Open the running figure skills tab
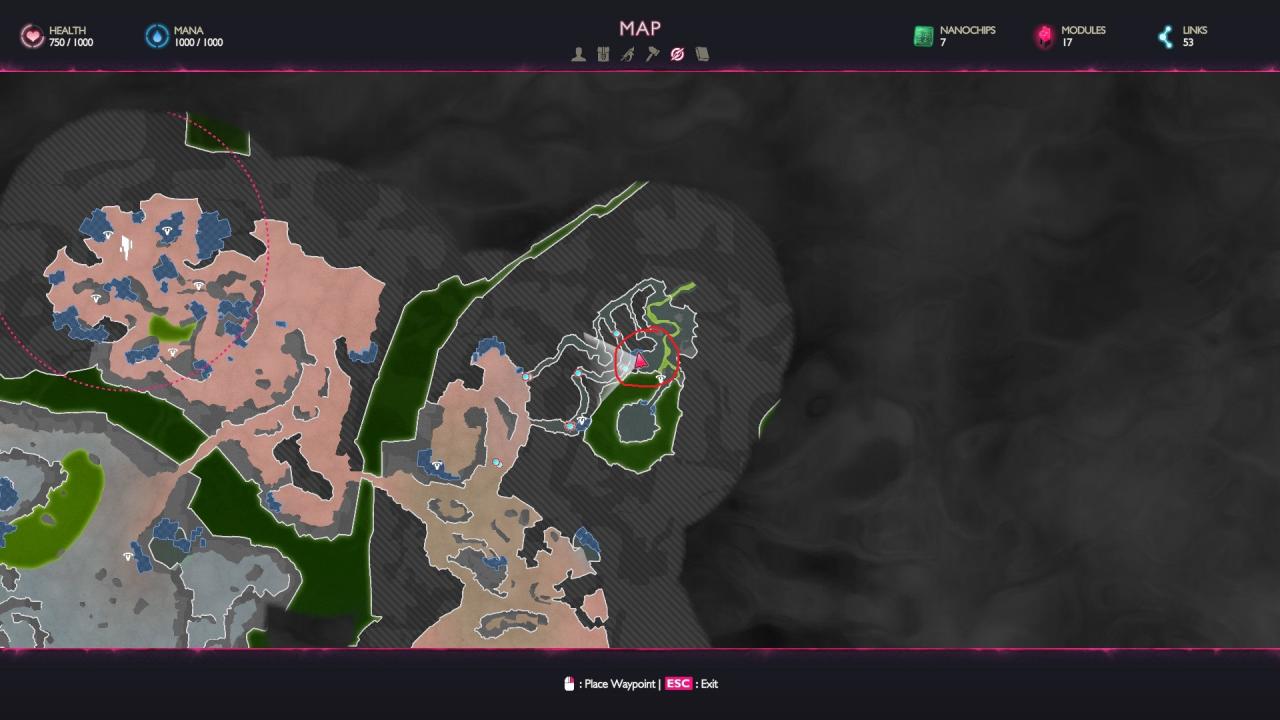The width and height of the screenshot is (1280, 720). point(627,54)
